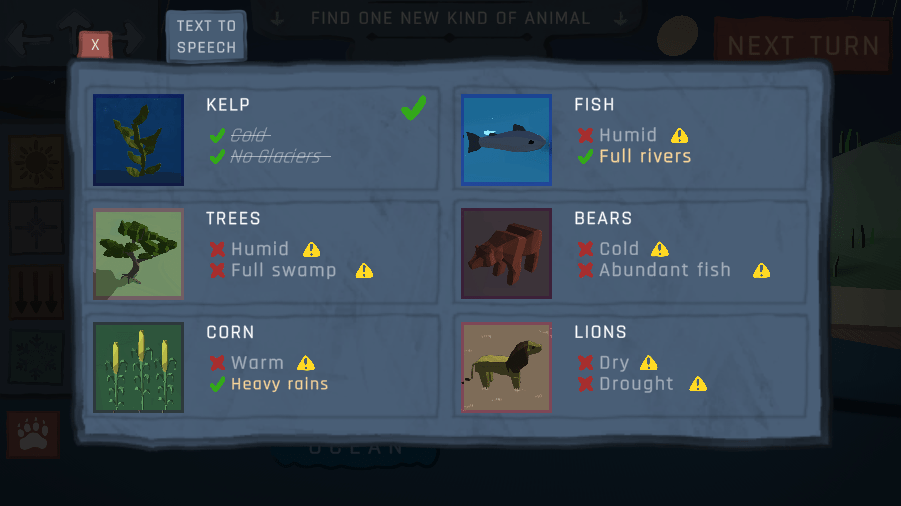Click the warning icon beside Fish's Humid
The height and width of the screenshot is (506, 901).
tap(680, 136)
